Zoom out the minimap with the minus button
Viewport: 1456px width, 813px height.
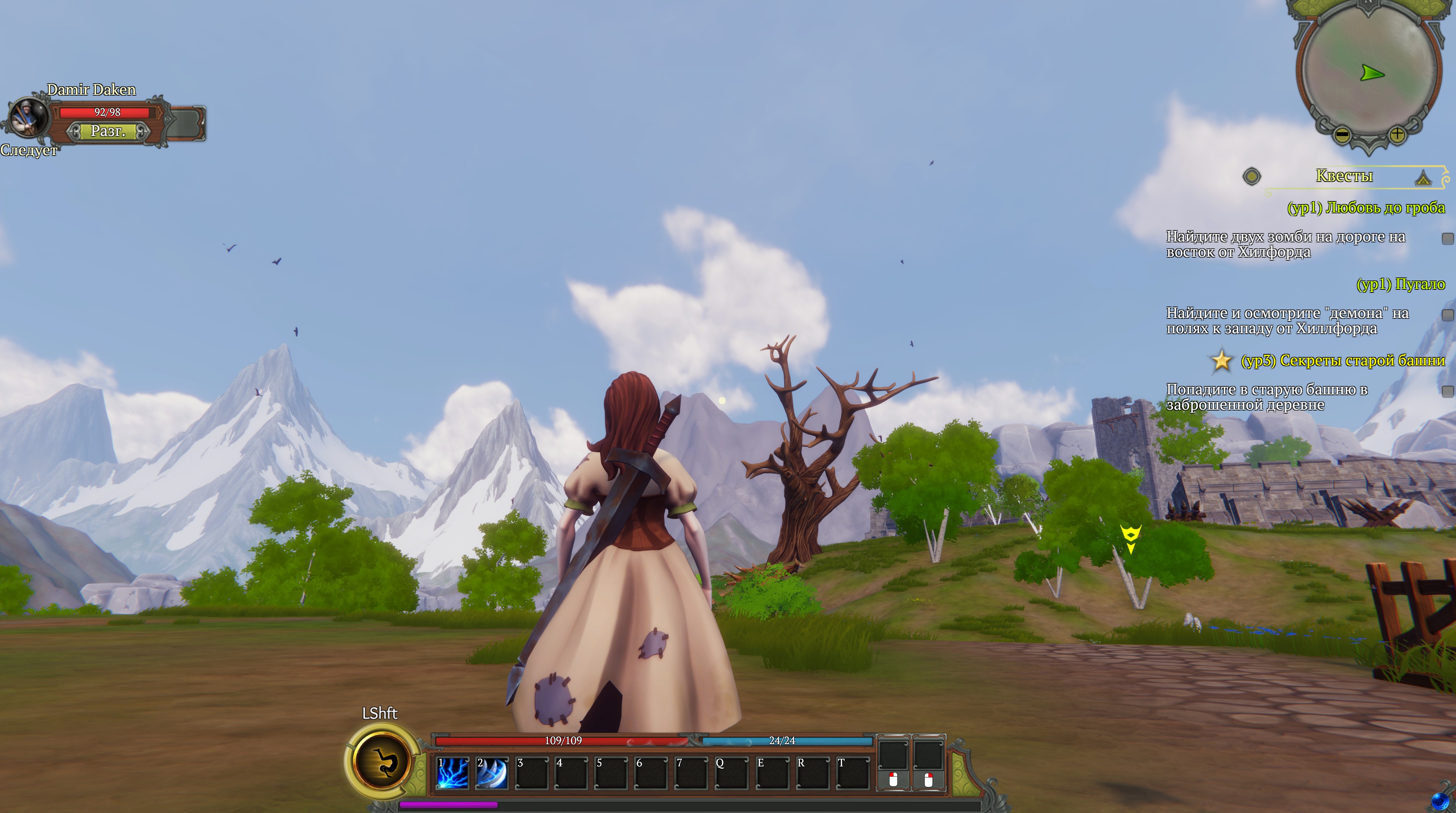coord(1342,135)
